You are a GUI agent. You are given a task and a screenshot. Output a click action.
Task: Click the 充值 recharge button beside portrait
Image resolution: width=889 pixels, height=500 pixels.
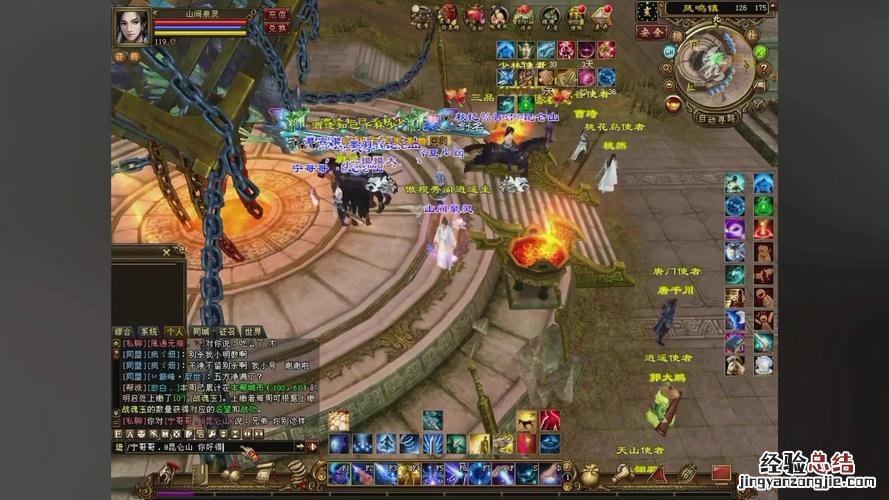[277, 15]
